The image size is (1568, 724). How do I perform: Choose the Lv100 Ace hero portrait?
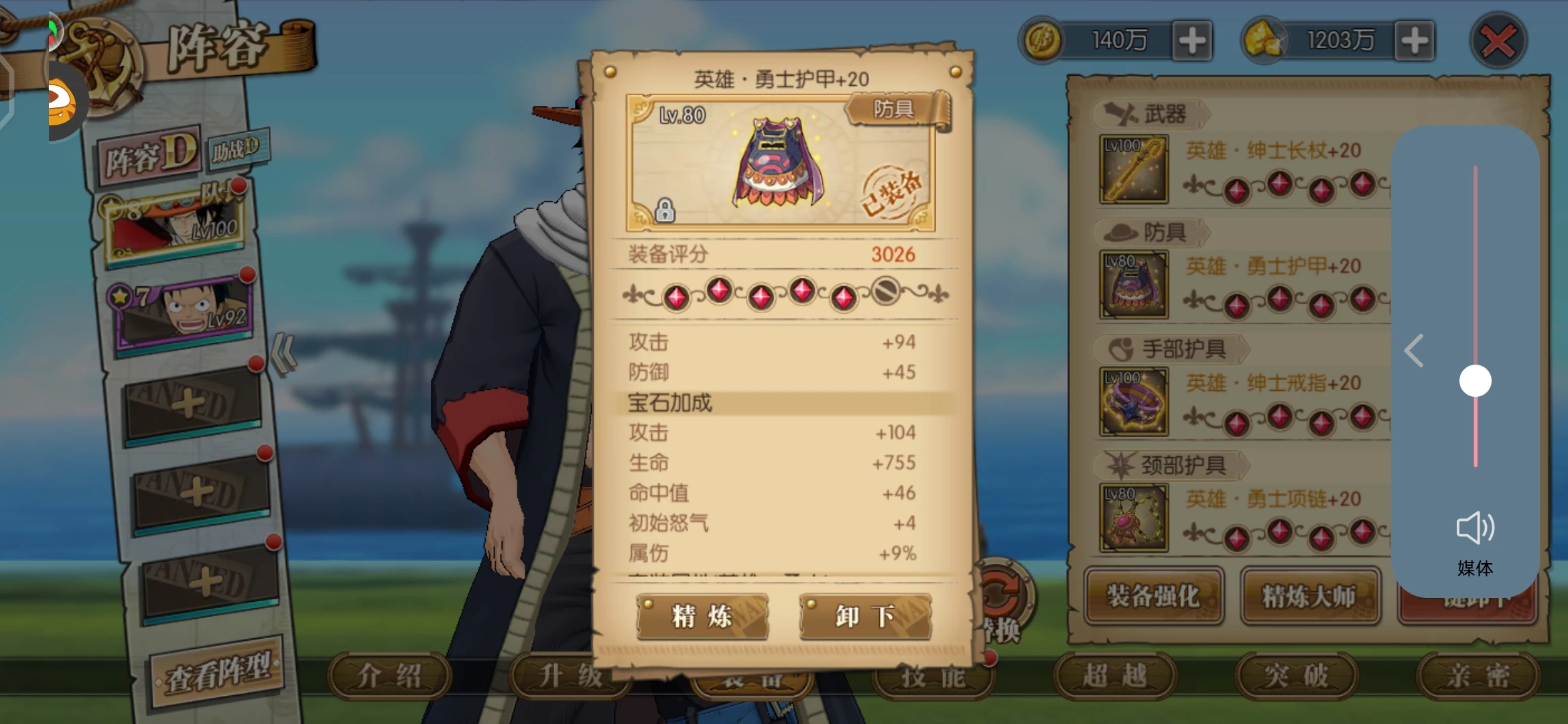[176, 223]
